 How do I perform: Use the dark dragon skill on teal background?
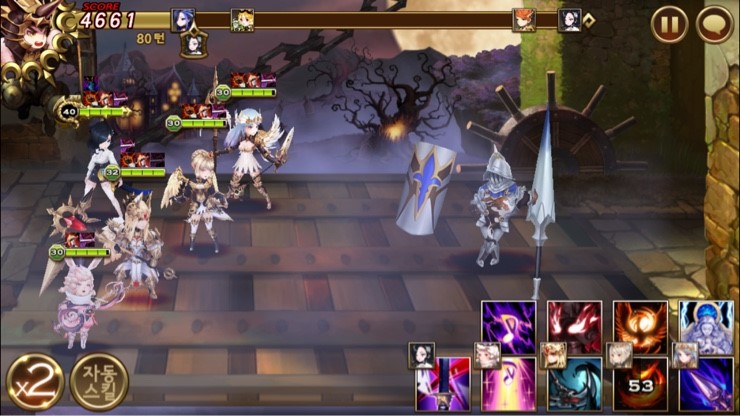pos(575,383)
